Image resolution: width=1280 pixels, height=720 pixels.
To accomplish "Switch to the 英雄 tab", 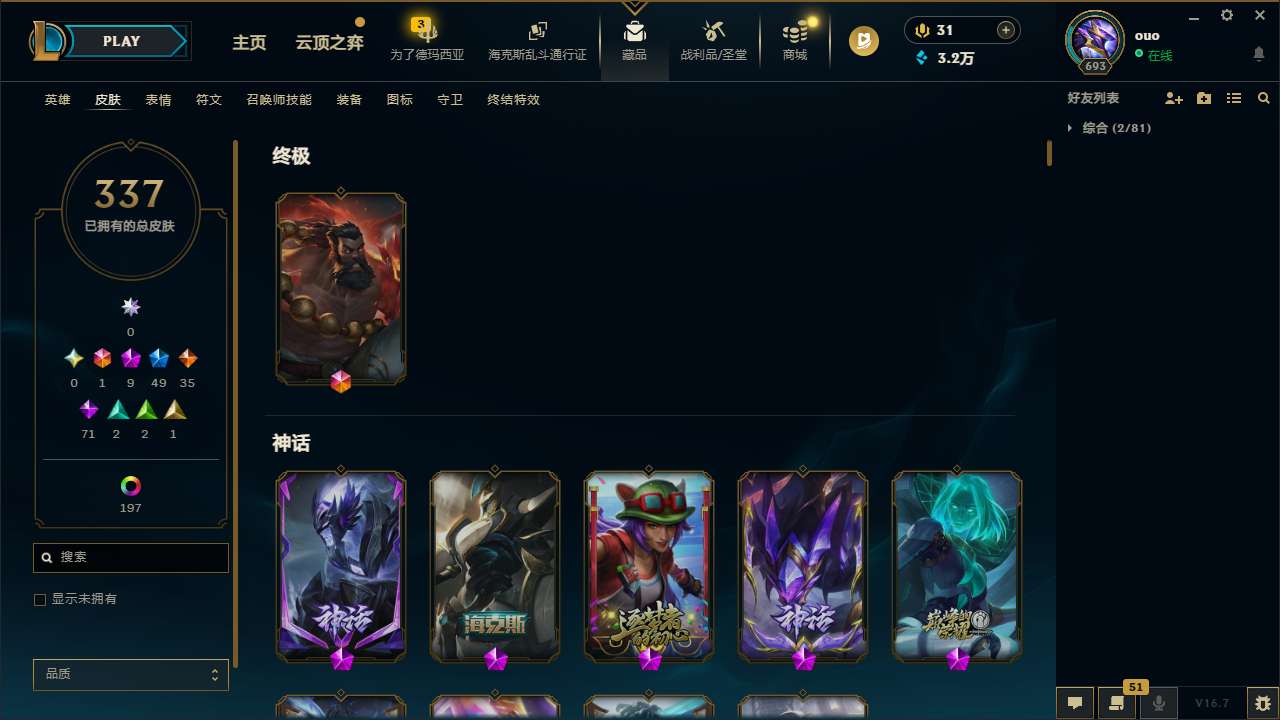I will click(57, 100).
